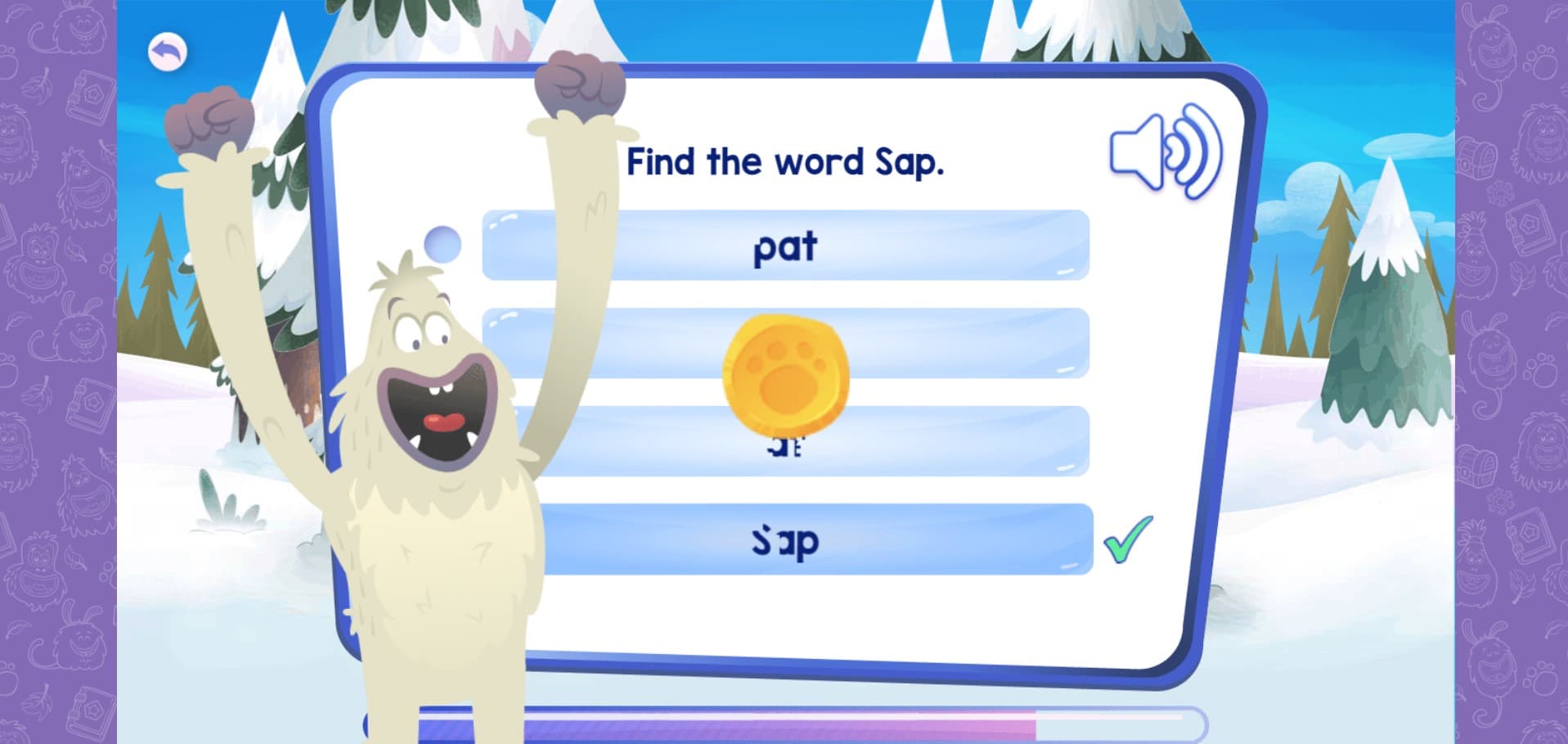Click the back arrow to leave the activity
This screenshot has height=744, width=1568.
166,51
